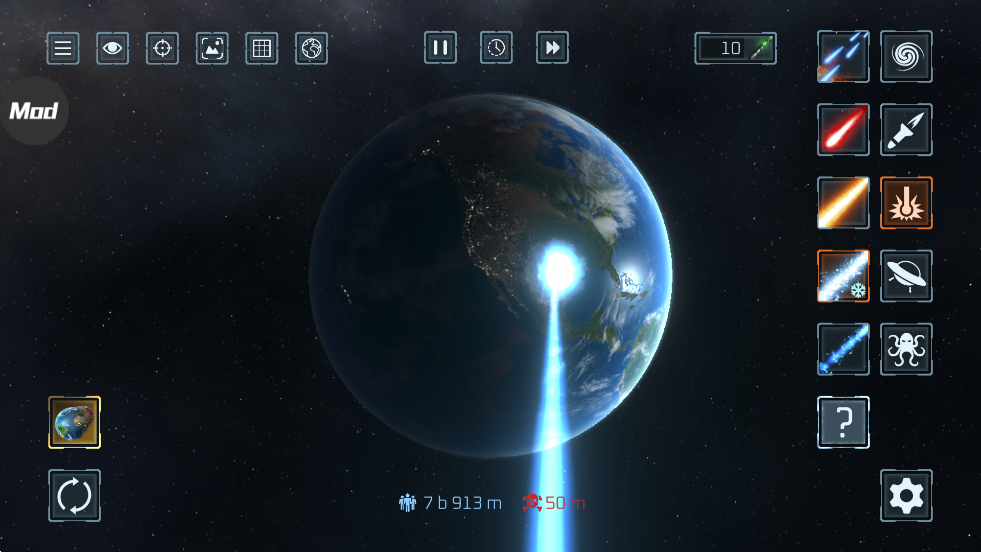
Task: Summon the octopus monster weapon
Action: [x=906, y=349]
